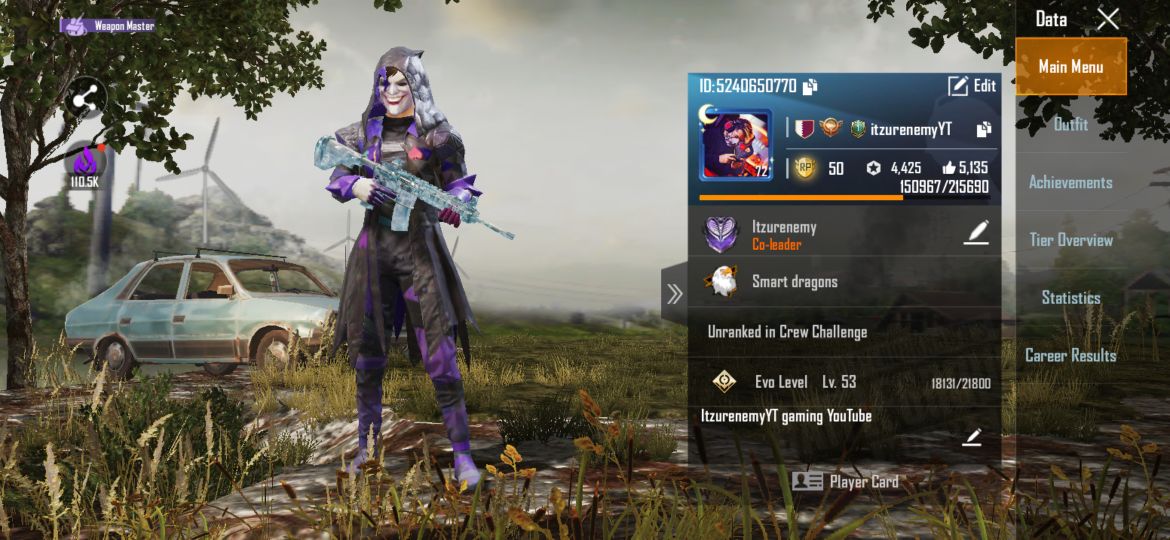Viewport: 1170px width, 540px height.
Task: Edit the personal signature text
Action: (x=972, y=437)
